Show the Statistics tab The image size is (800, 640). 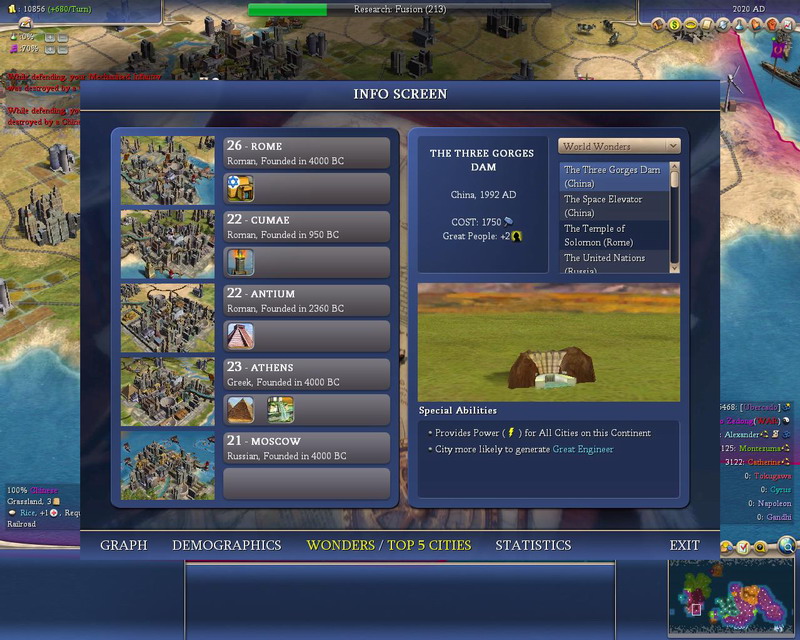click(533, 545)
